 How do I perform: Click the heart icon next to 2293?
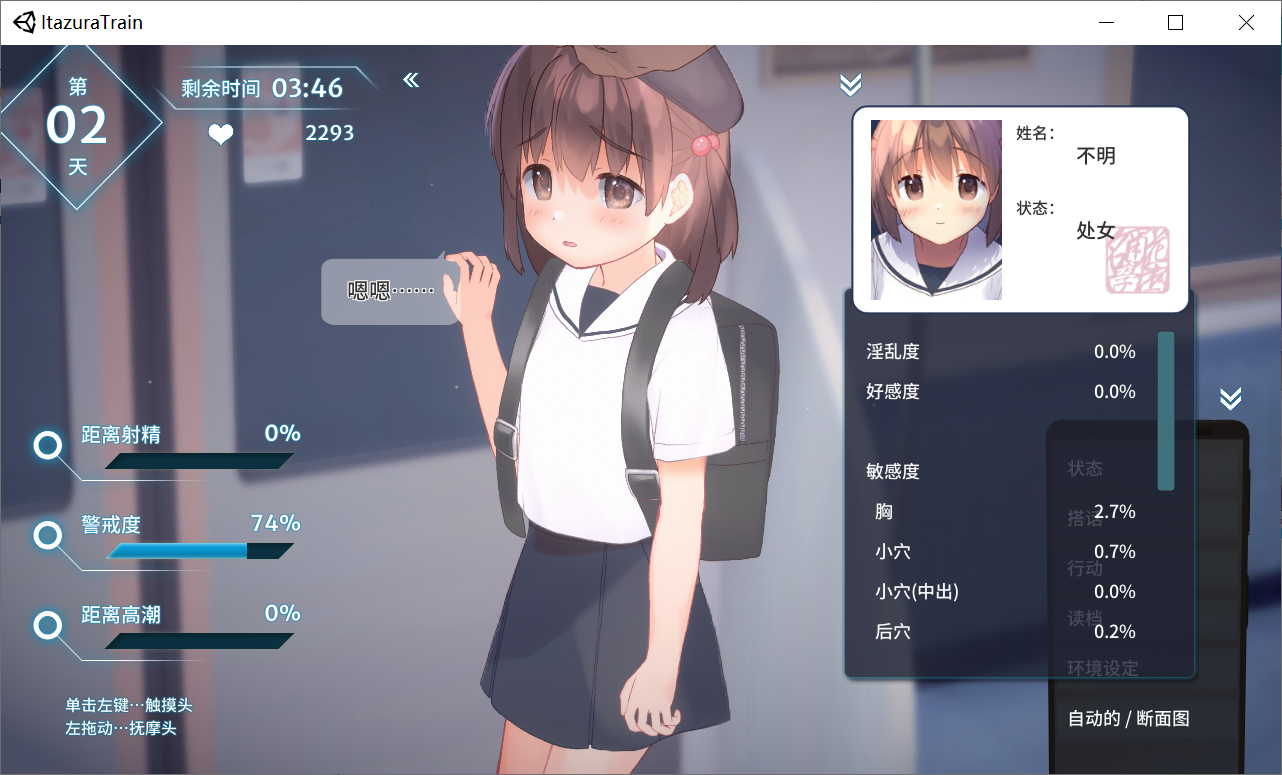[x=220, y=133]
